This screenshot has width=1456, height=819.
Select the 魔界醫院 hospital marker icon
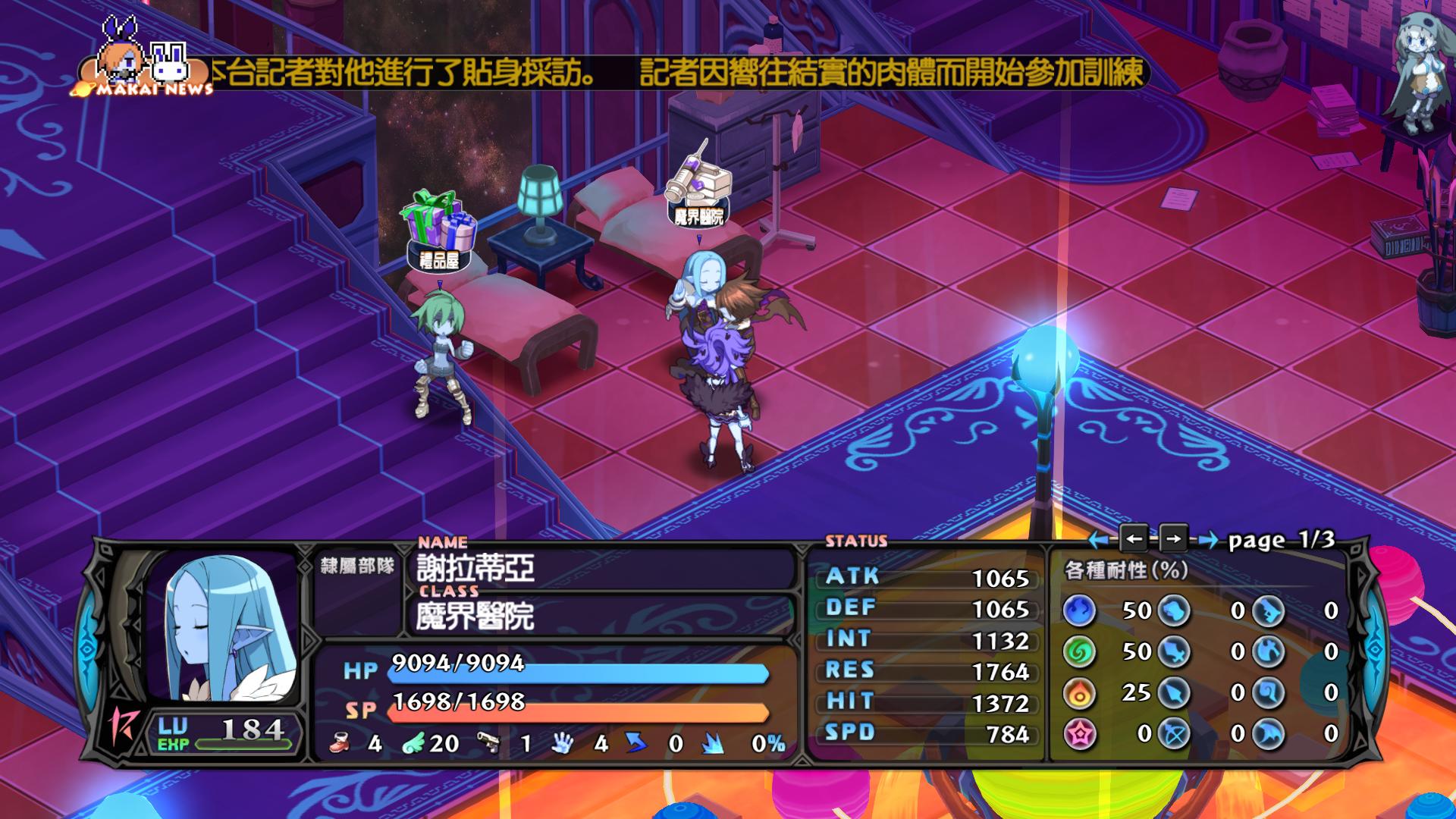[698, 190]
